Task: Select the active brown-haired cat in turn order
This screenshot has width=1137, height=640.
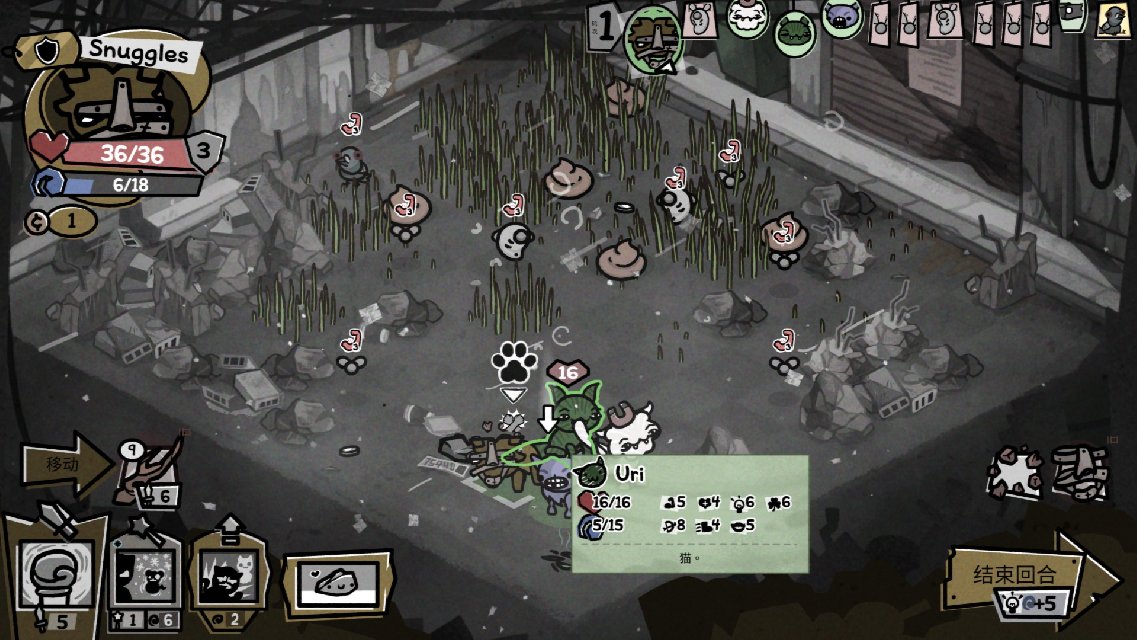Action: (x=654, y=41)
